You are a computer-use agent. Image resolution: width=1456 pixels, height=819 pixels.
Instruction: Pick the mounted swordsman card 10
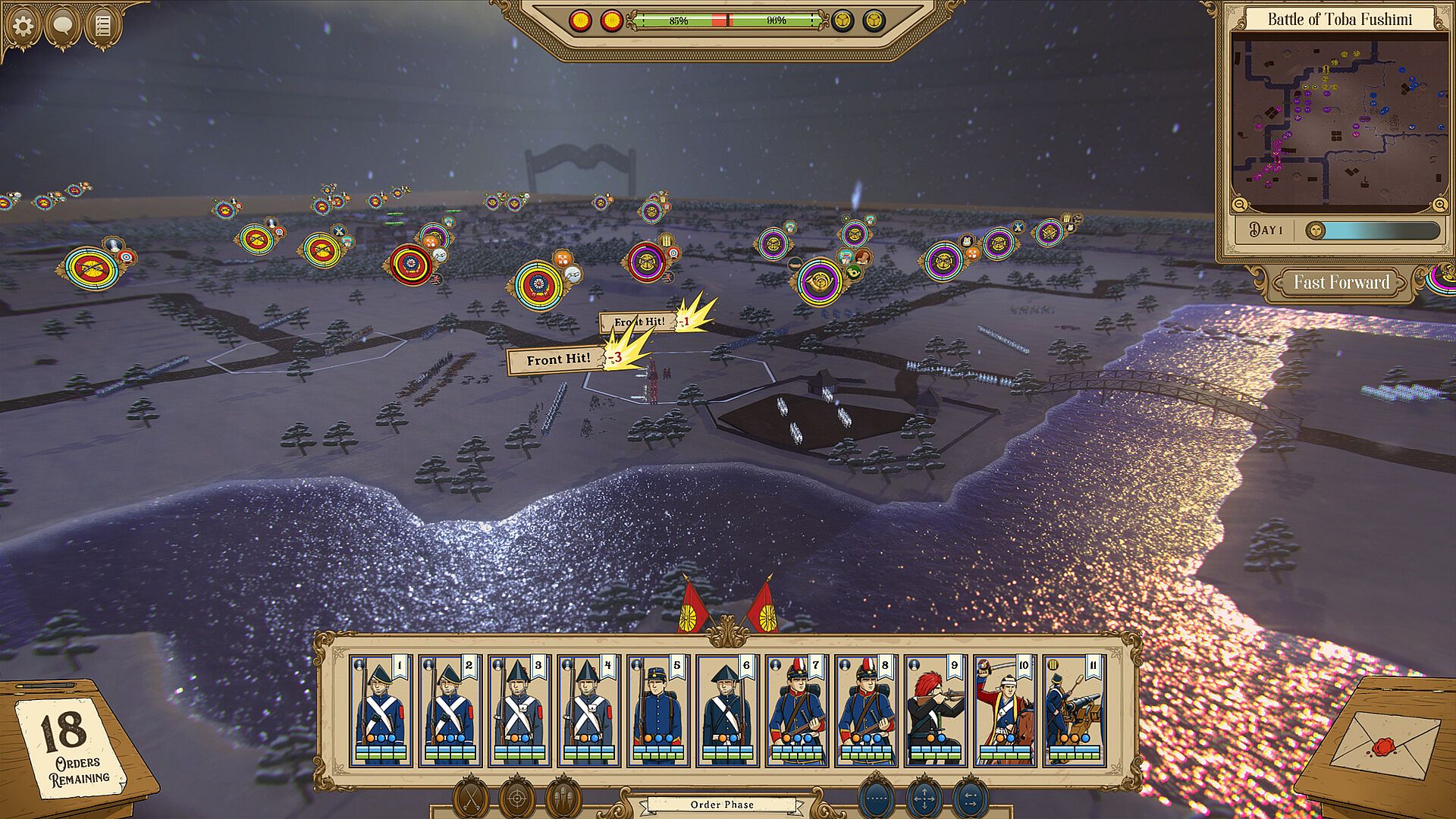(x=1005, y=711)
